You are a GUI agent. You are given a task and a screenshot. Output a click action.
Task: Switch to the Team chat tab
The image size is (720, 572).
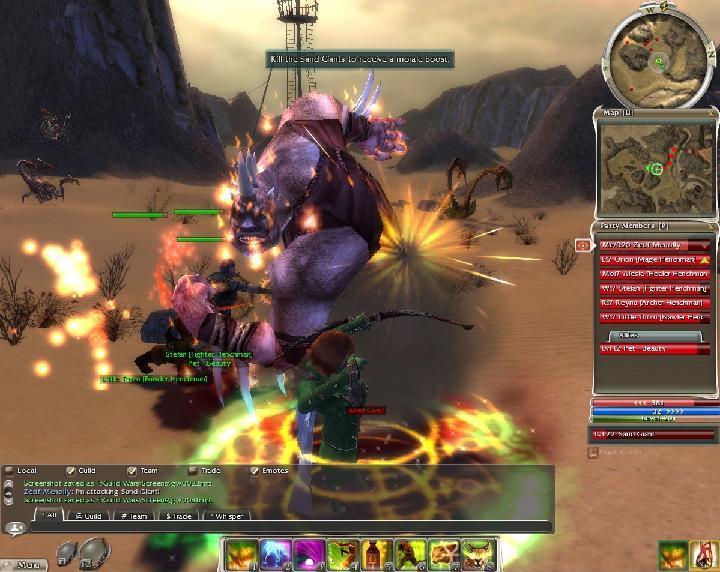point(135,515)
